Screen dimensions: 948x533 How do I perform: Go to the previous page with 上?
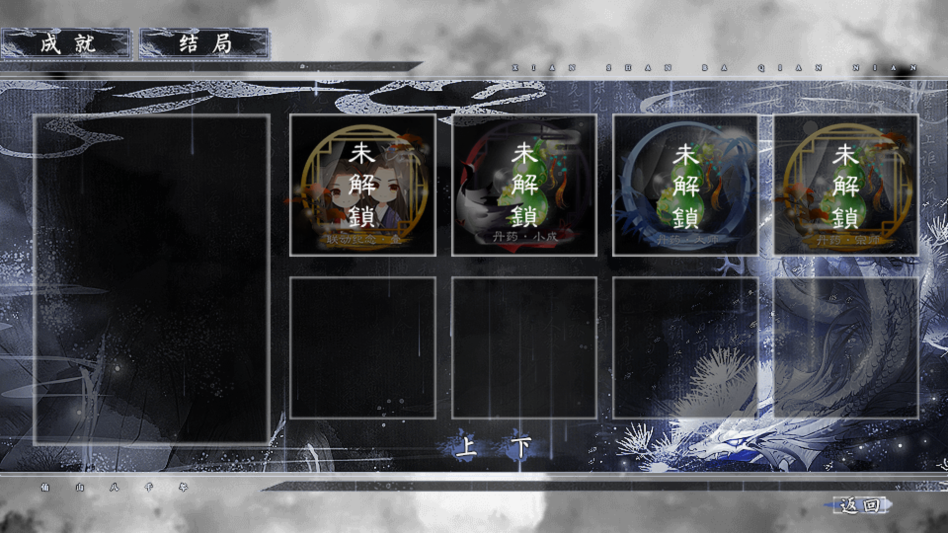coord(466,448)
